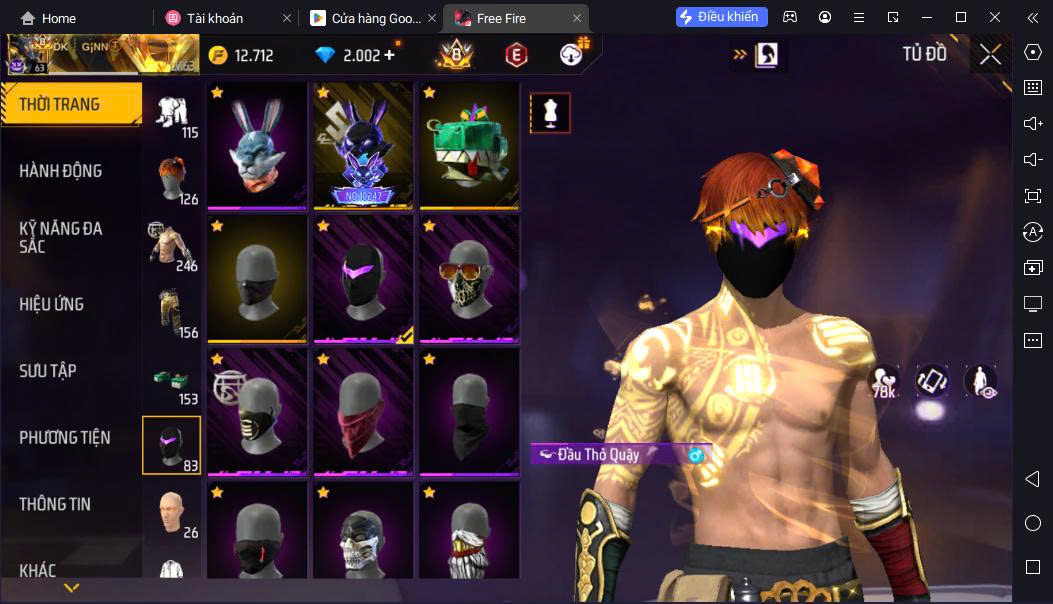Show the hair subcategory with 126 items
This screenshot has width=1053, height=604.
172,178
